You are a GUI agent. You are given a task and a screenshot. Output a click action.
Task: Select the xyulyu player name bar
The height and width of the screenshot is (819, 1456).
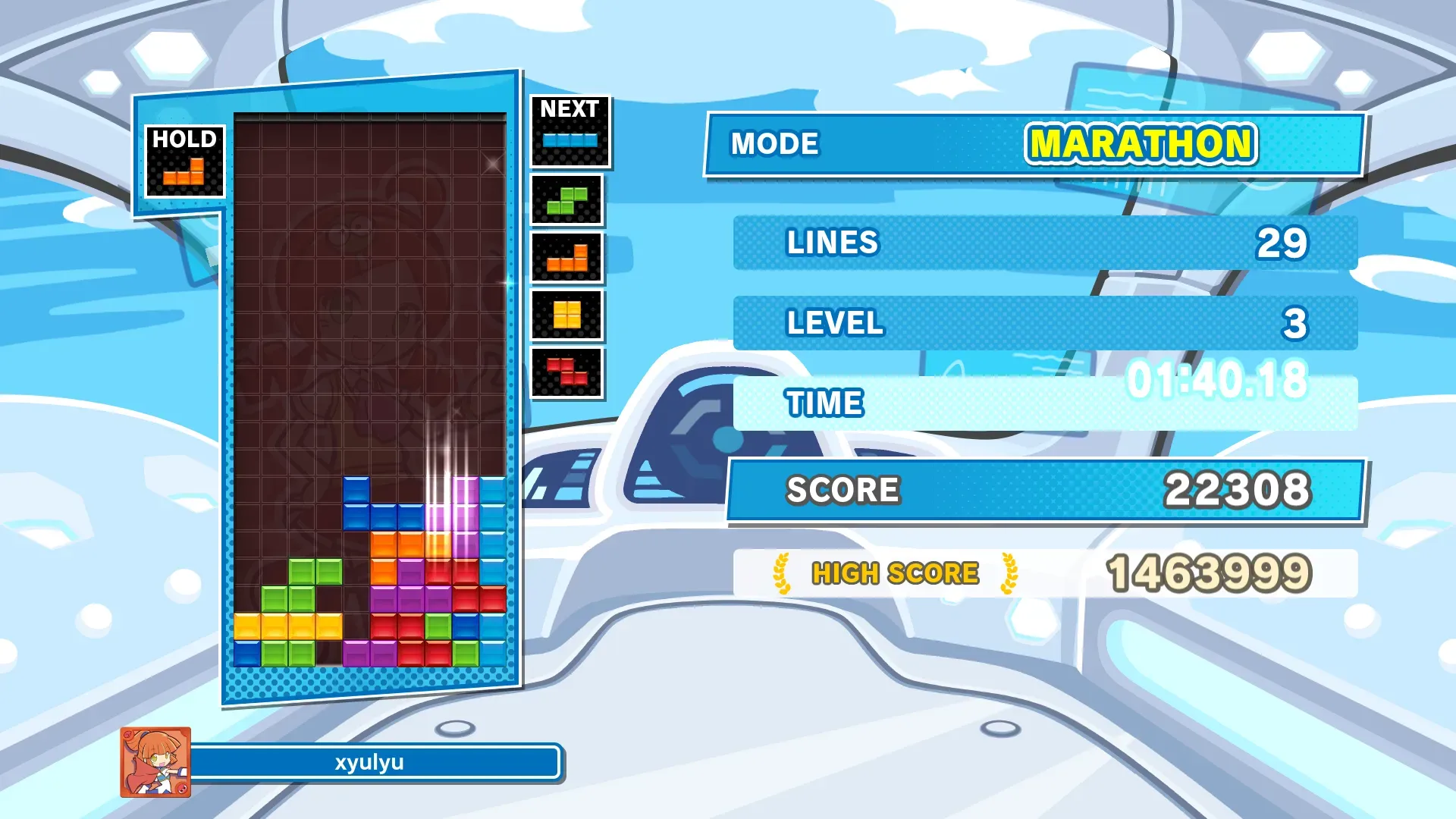coord(372,762)
